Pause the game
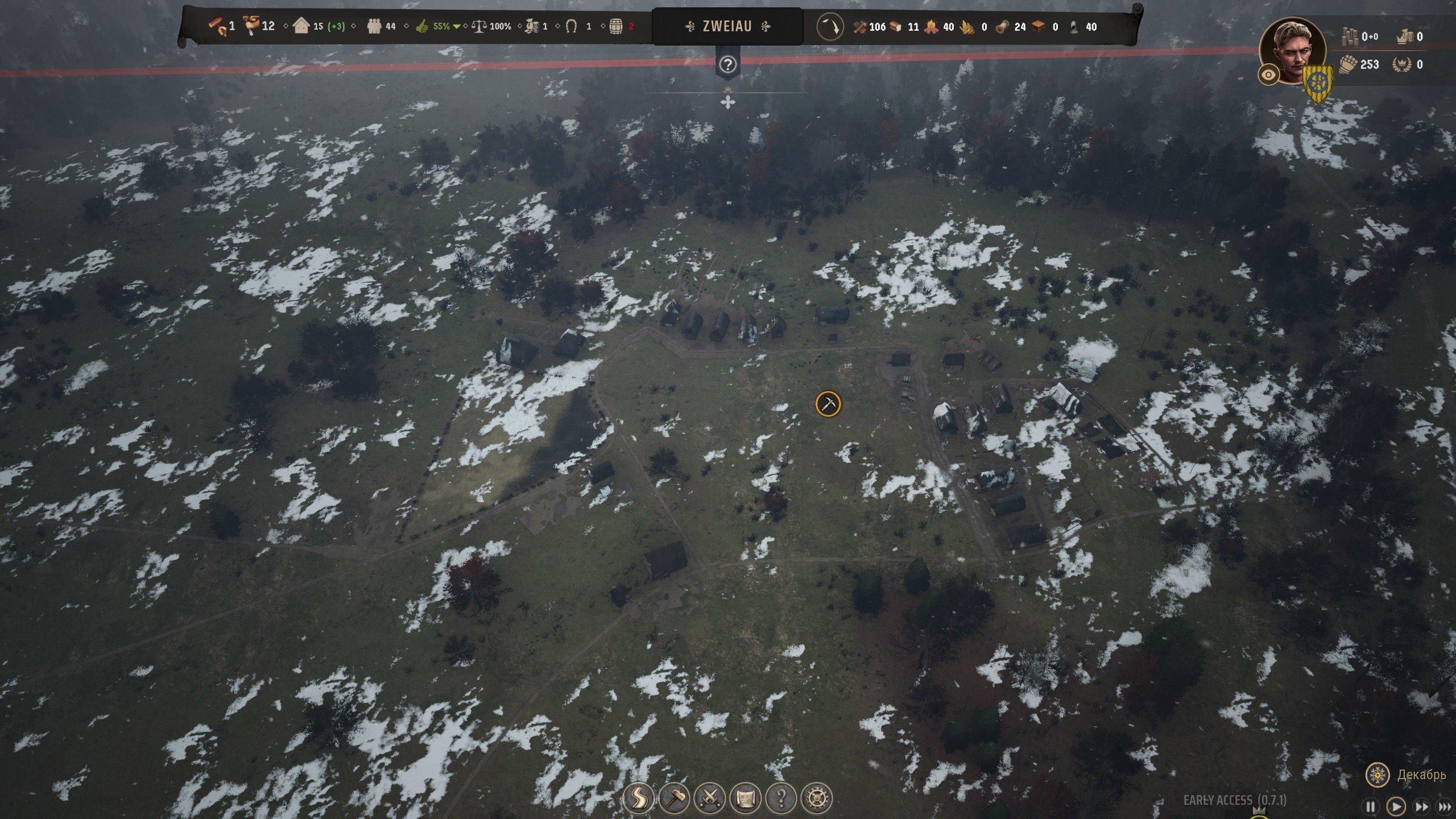The image size is (1456, 819). 1371,806
